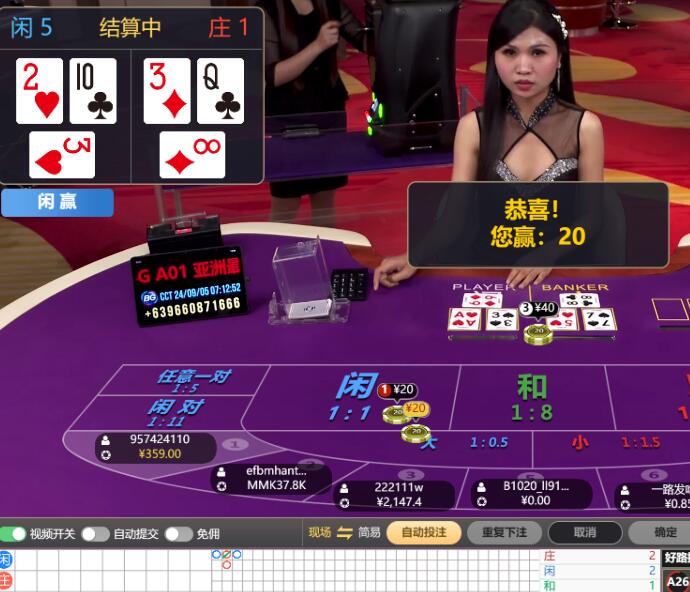Click the 自动投注 auto-bet button
690x592 pixels.
[424, 533]
